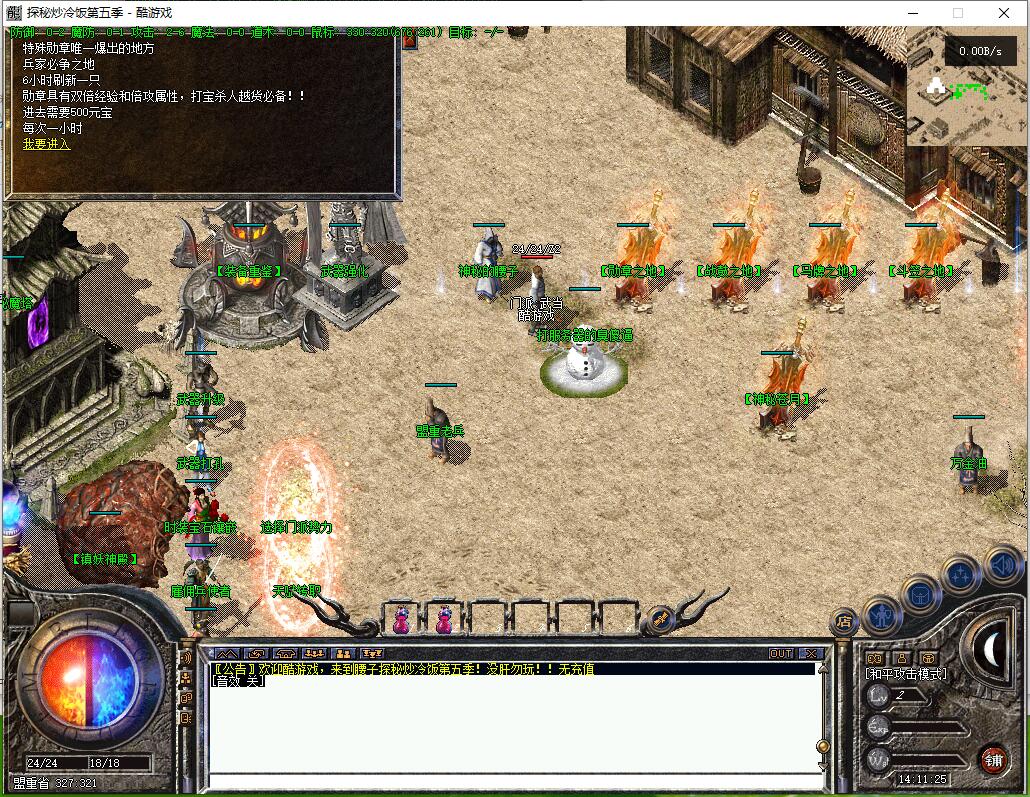1030x797 pixels.
Task: Toggle the speaker sound icon
Action: tap(1002, 567)
